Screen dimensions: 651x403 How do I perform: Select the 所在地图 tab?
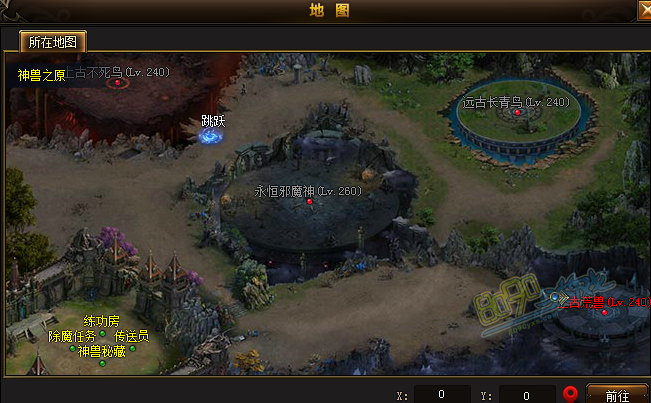click(x=51, y=41)
